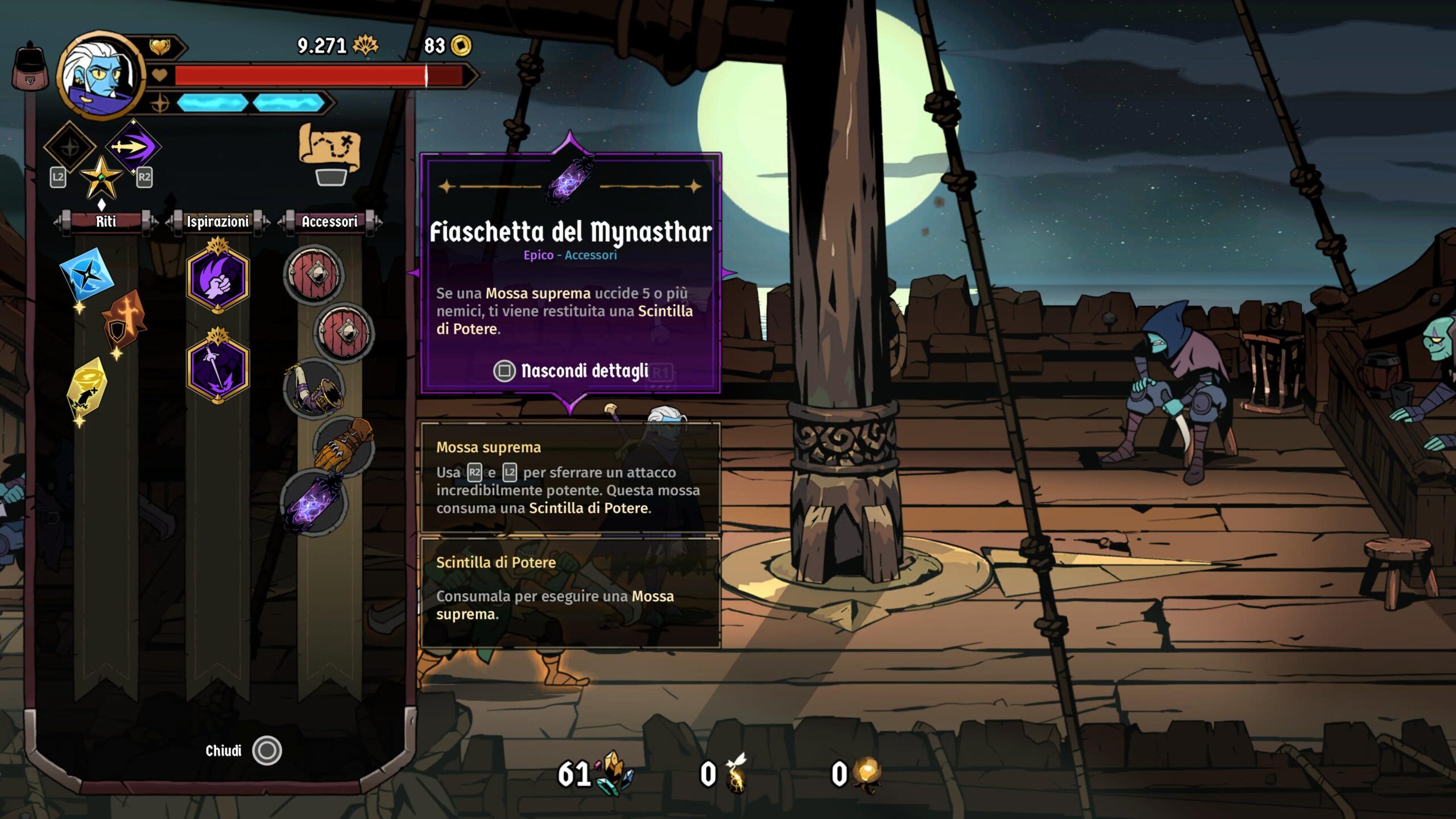Click the hero portrait
Image resolution: width=1456 pixels, height=819 pixels.
tap(101, 75)
